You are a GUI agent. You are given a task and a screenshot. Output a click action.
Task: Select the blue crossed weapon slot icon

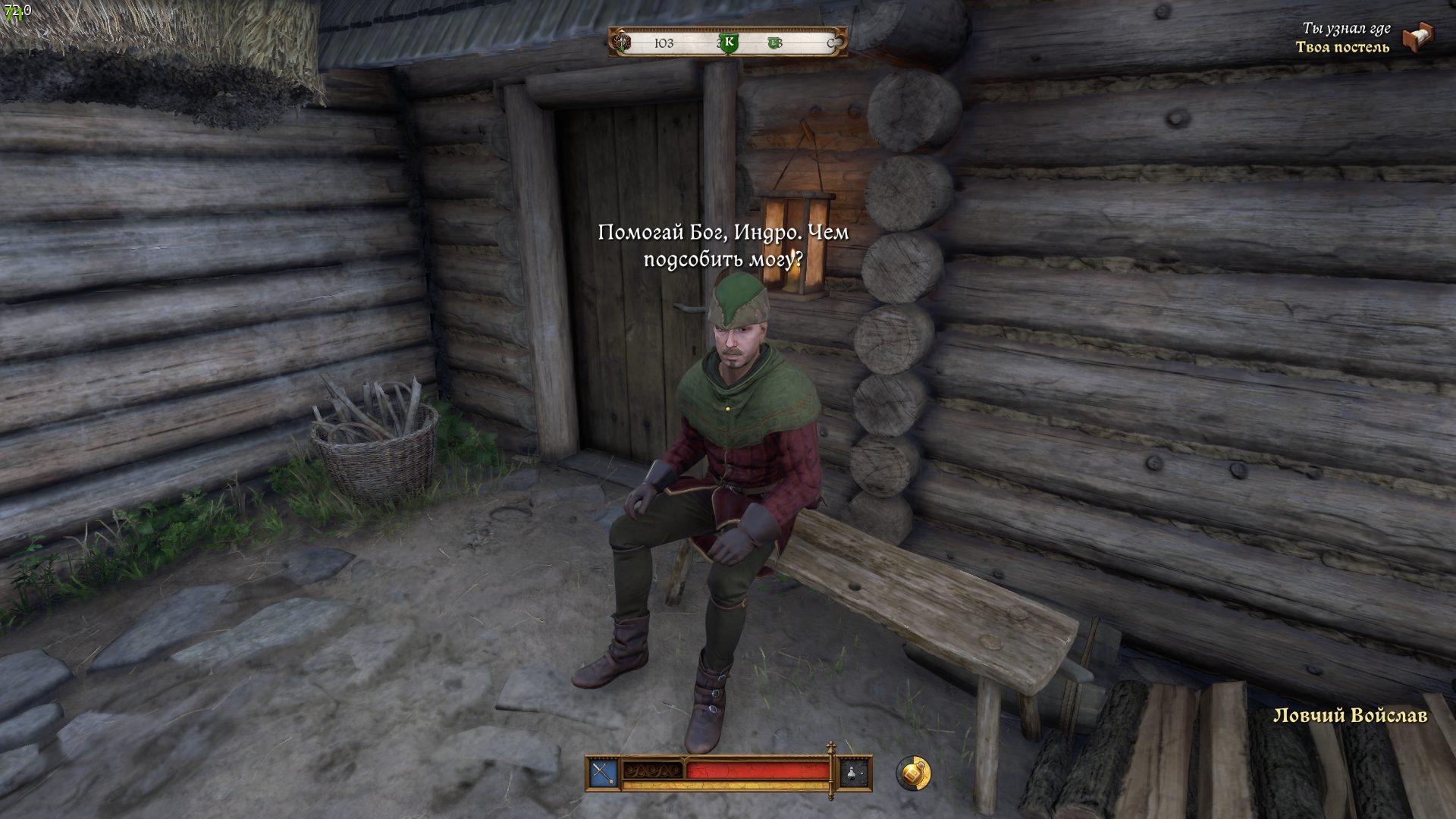(x=603, y=773)
